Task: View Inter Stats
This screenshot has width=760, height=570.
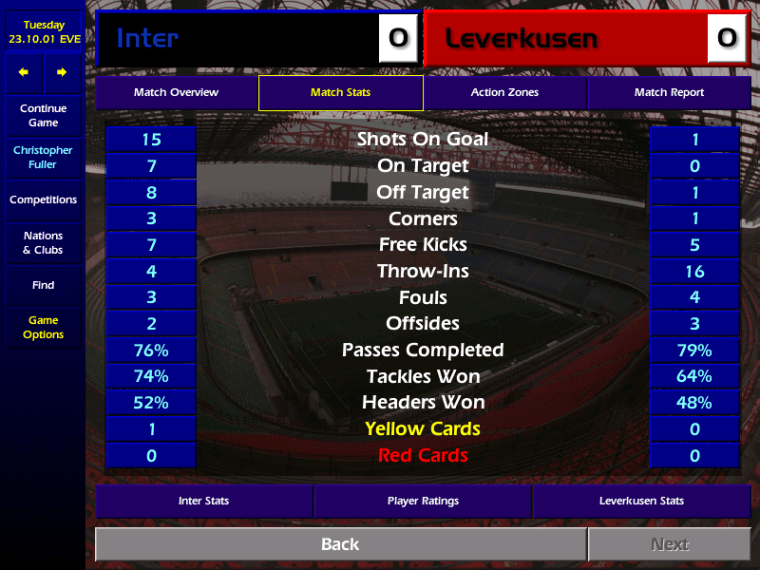Action: coord(204,501)
